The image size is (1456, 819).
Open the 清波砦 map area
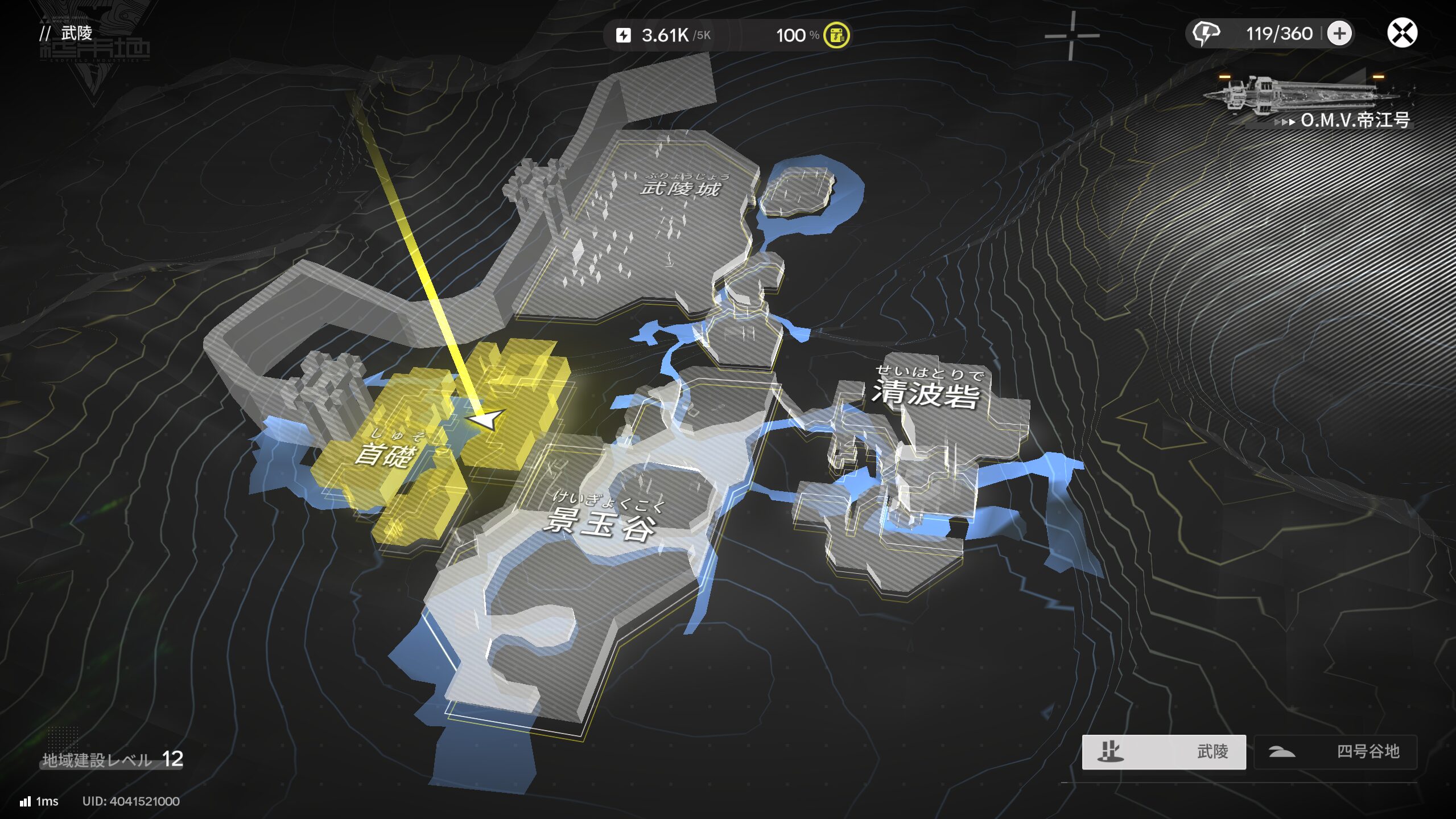pyautogui.click(x=926, y=393)
